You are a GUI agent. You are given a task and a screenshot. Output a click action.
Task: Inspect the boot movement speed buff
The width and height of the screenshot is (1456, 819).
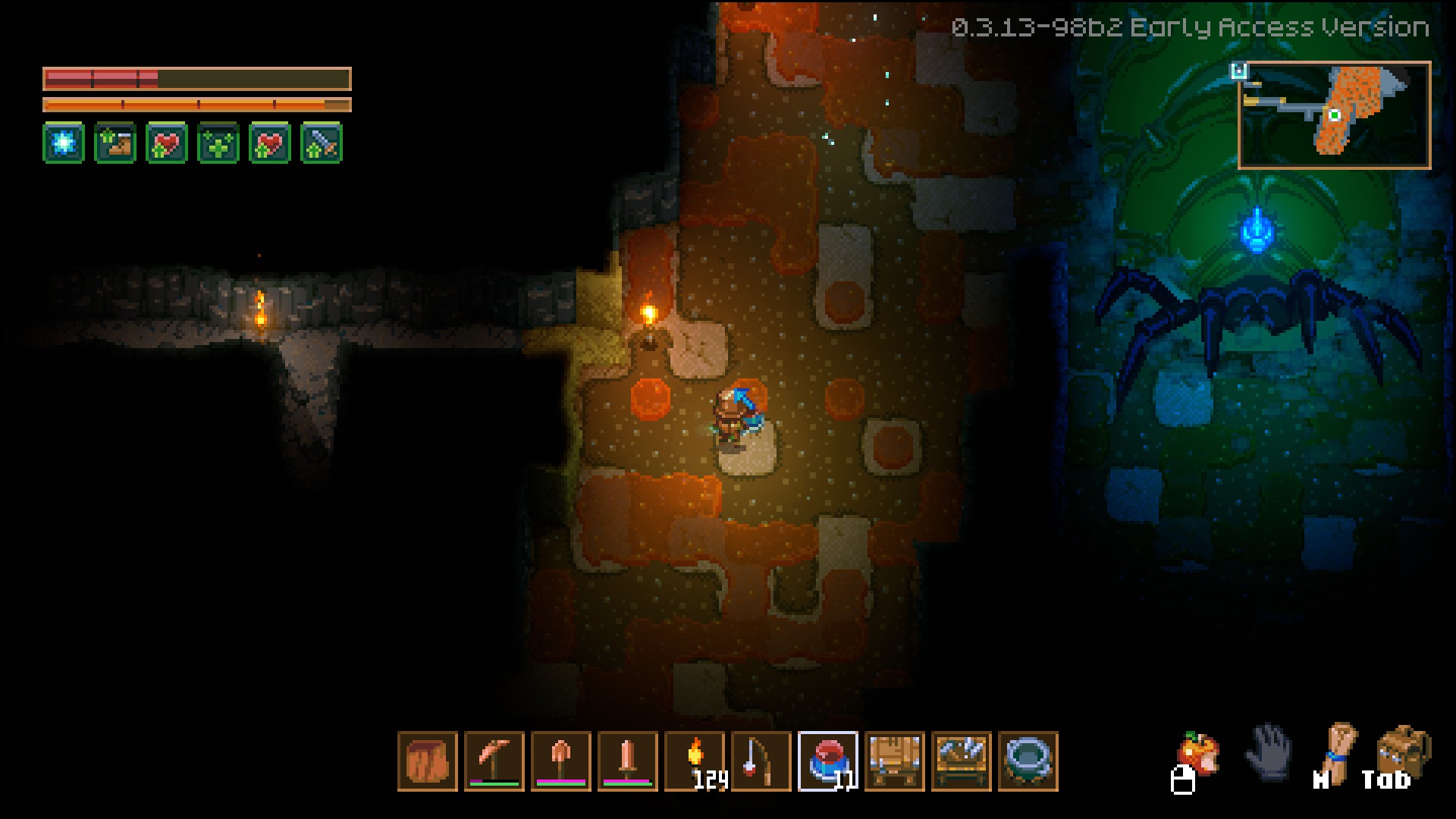click(x=115, y=142)
